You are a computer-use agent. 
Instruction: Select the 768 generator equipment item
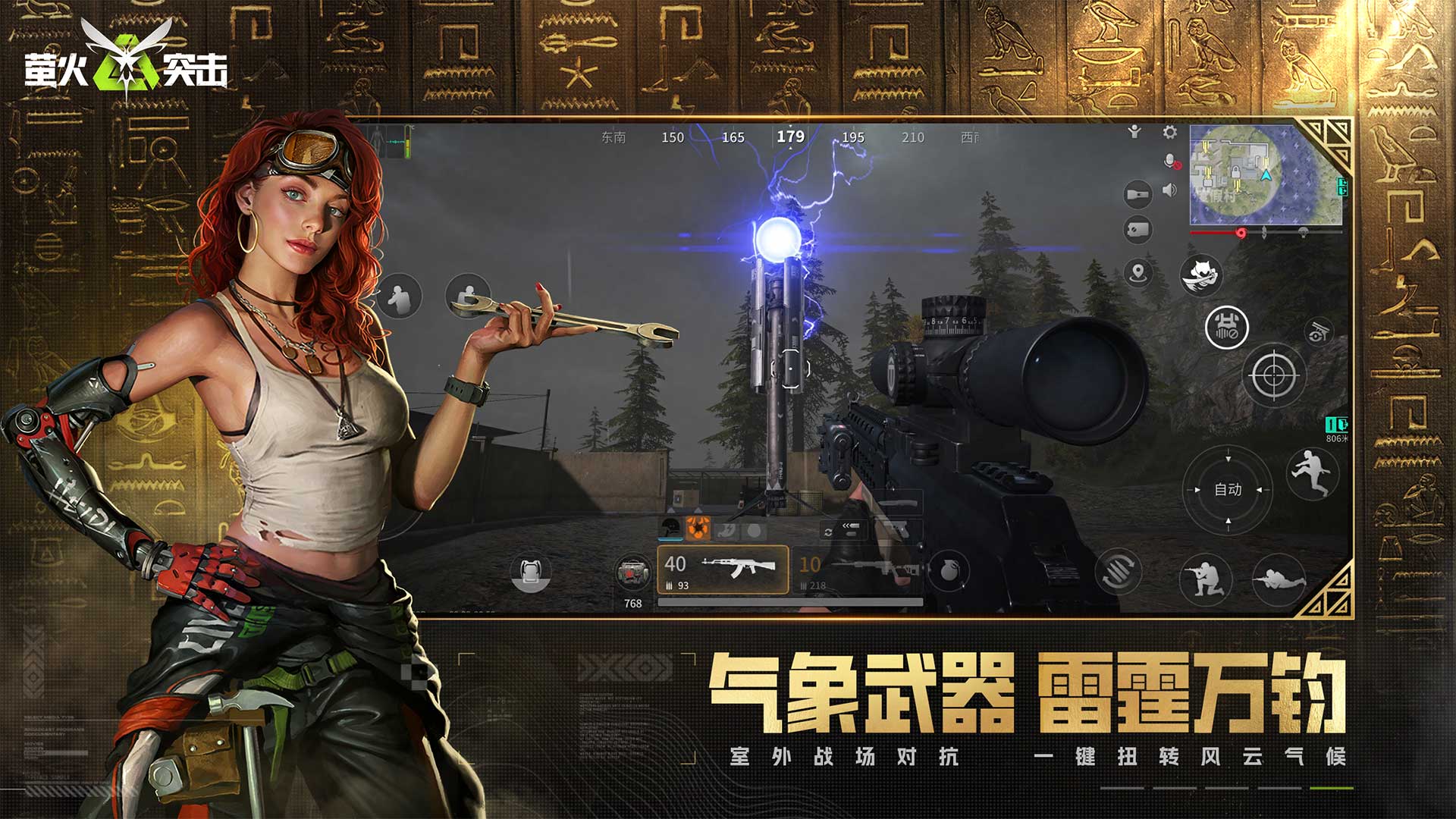(x=633, y=574)
